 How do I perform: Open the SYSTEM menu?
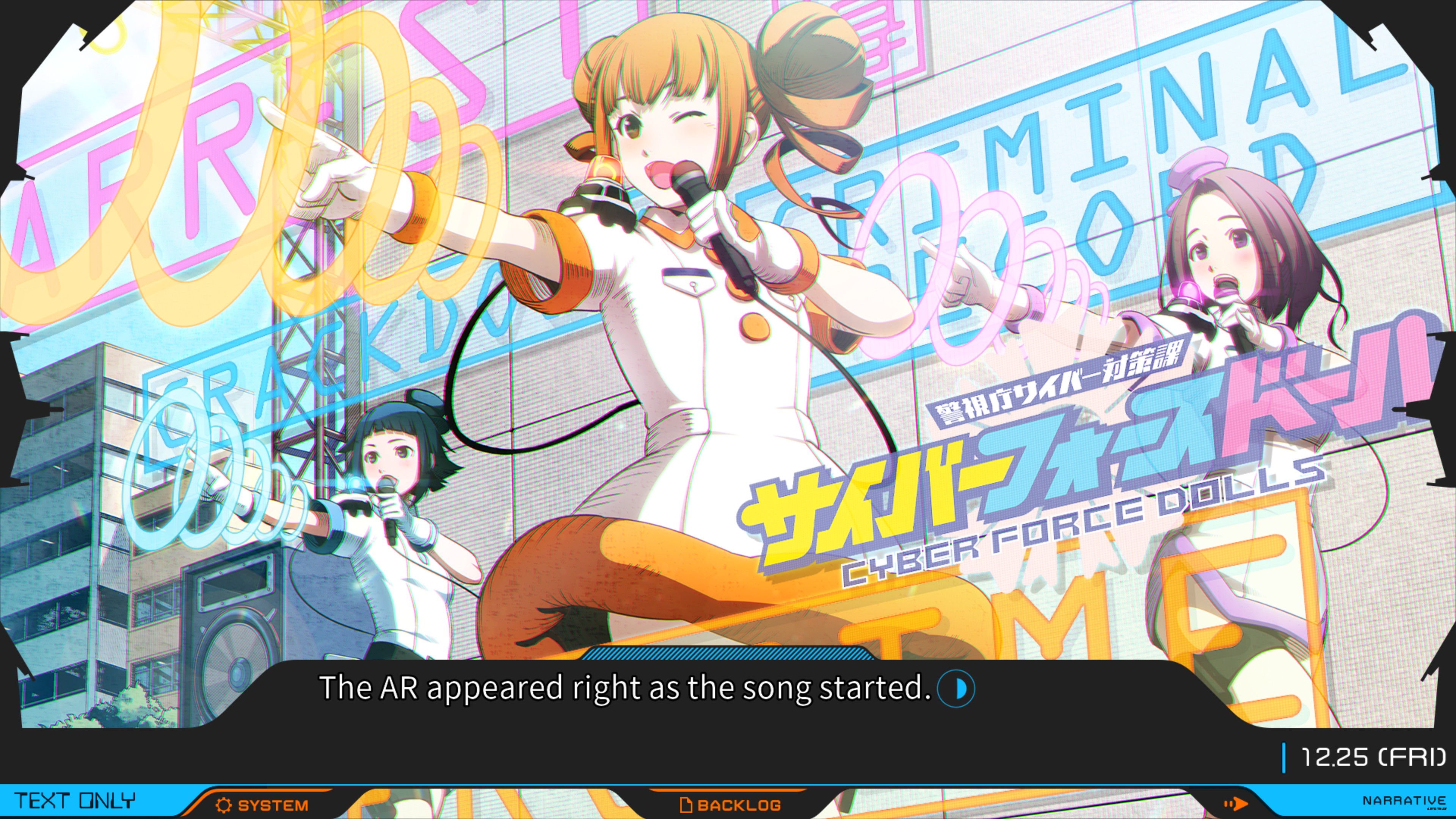[x=262, y=805]
